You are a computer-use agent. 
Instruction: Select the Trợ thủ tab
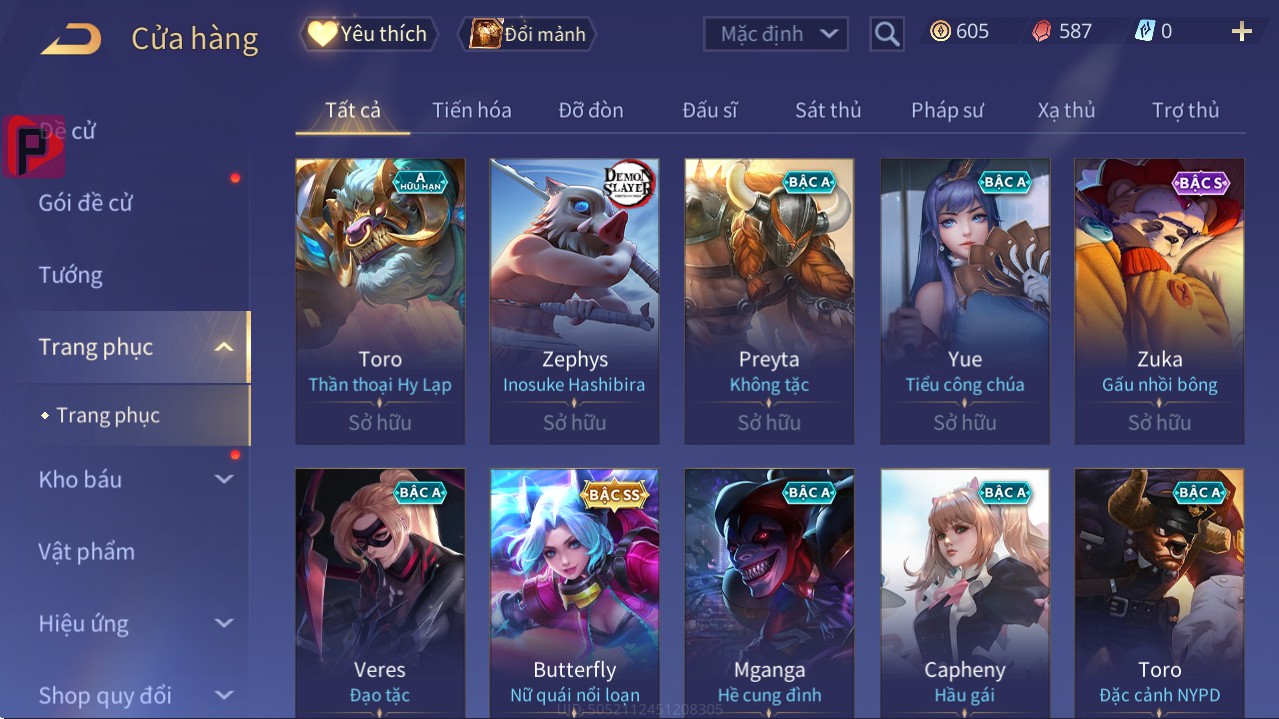(x=1185, y=110)
